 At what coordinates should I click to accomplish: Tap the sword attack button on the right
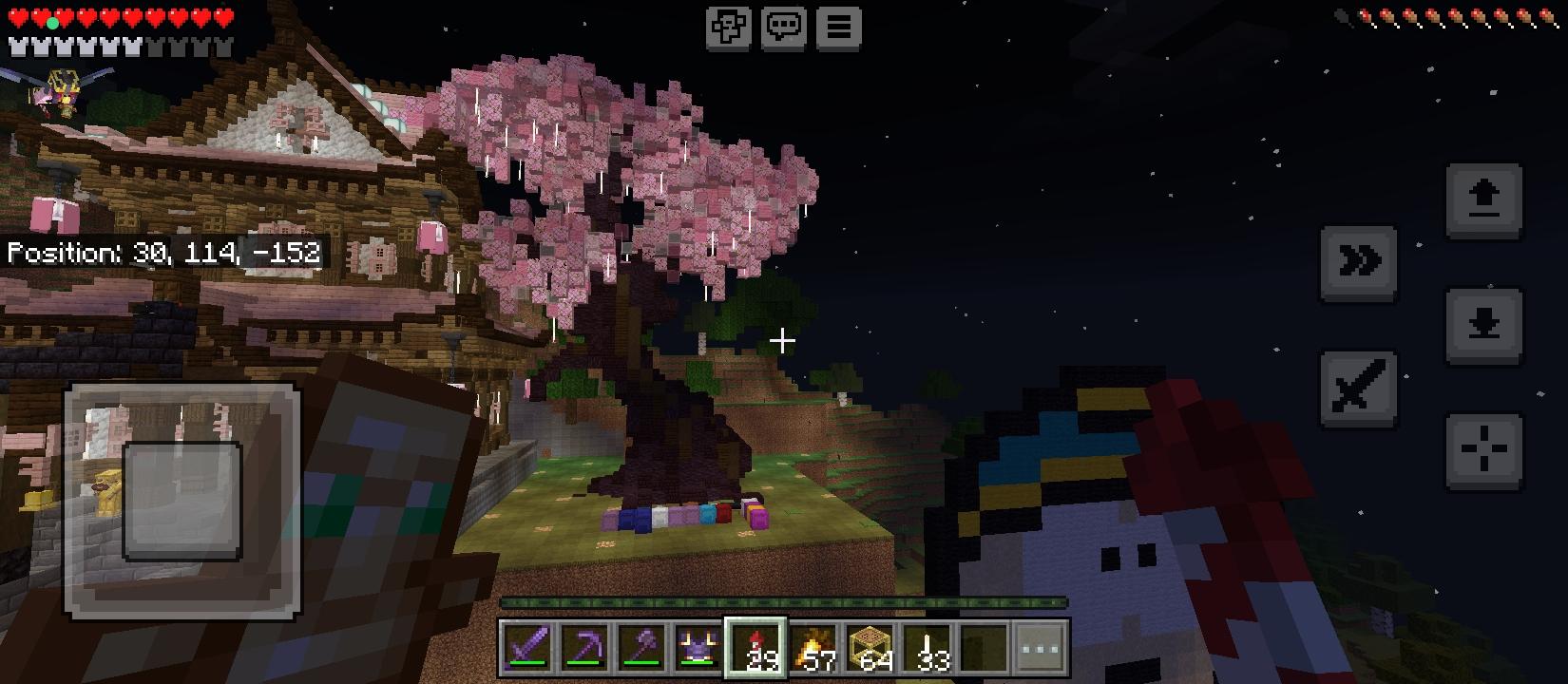pos(1359,389)
